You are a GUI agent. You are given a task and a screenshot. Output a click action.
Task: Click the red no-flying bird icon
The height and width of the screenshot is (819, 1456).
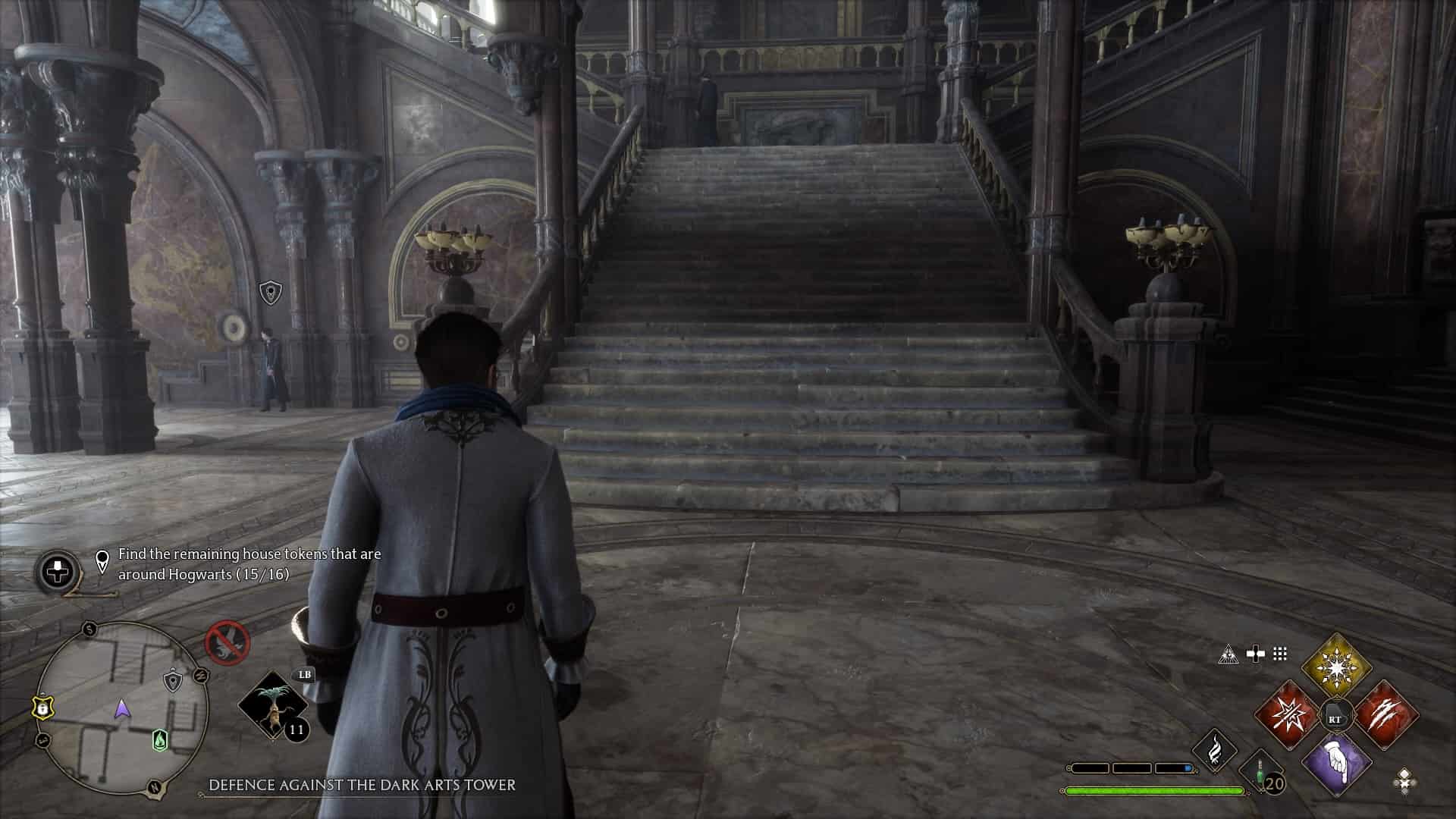(x=227, y=642)
